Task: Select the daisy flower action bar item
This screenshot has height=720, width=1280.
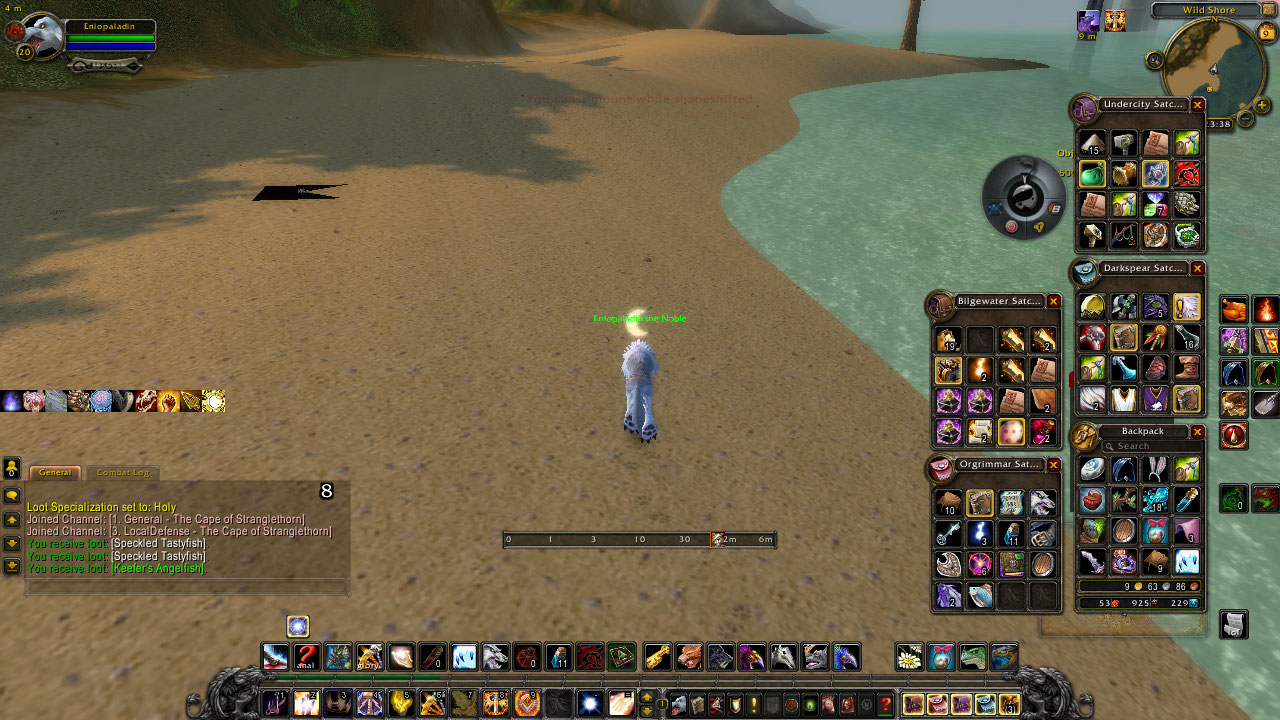Action: [x=909, y=657]
